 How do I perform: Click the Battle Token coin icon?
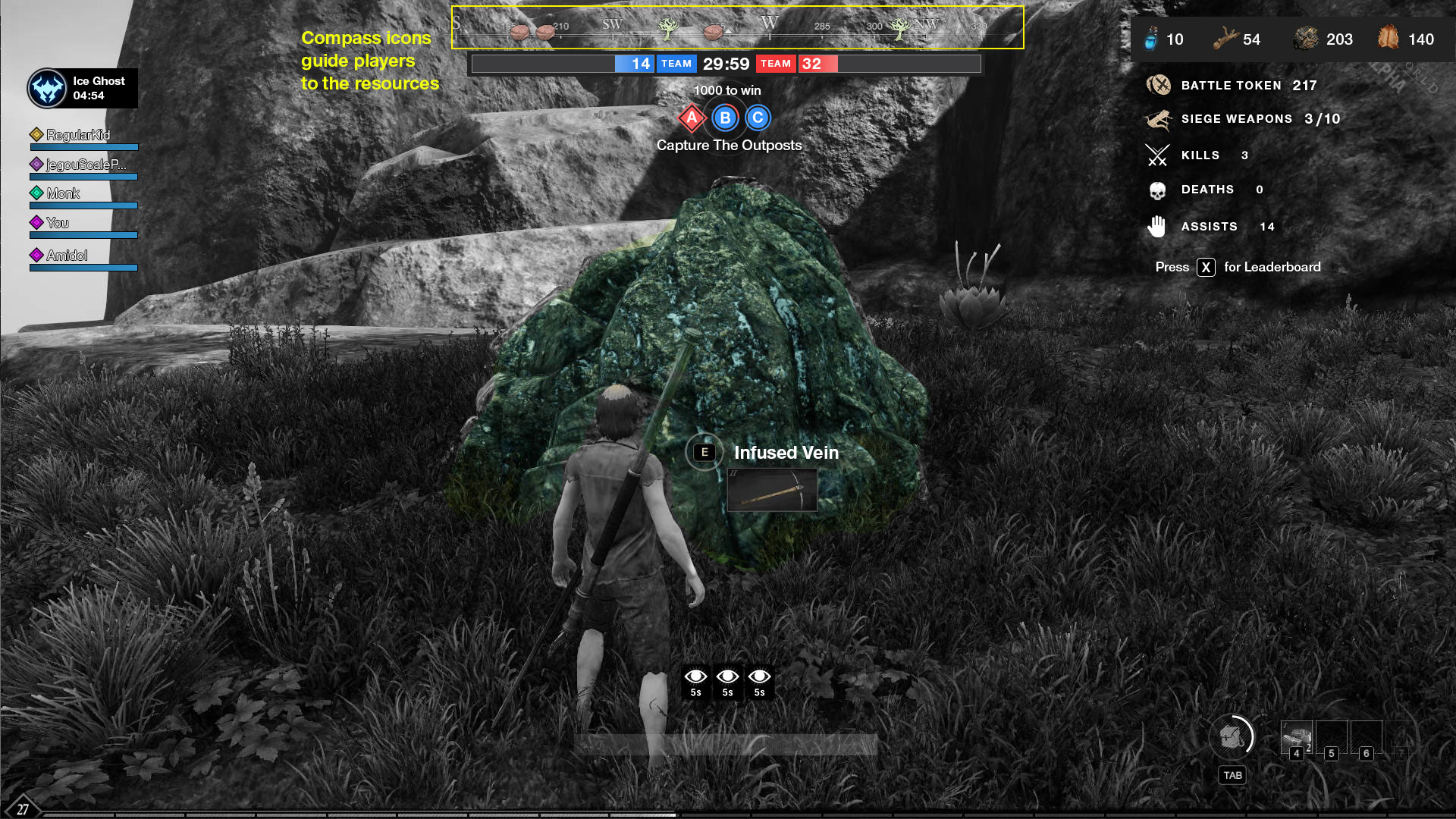(x=1158, y=85)
